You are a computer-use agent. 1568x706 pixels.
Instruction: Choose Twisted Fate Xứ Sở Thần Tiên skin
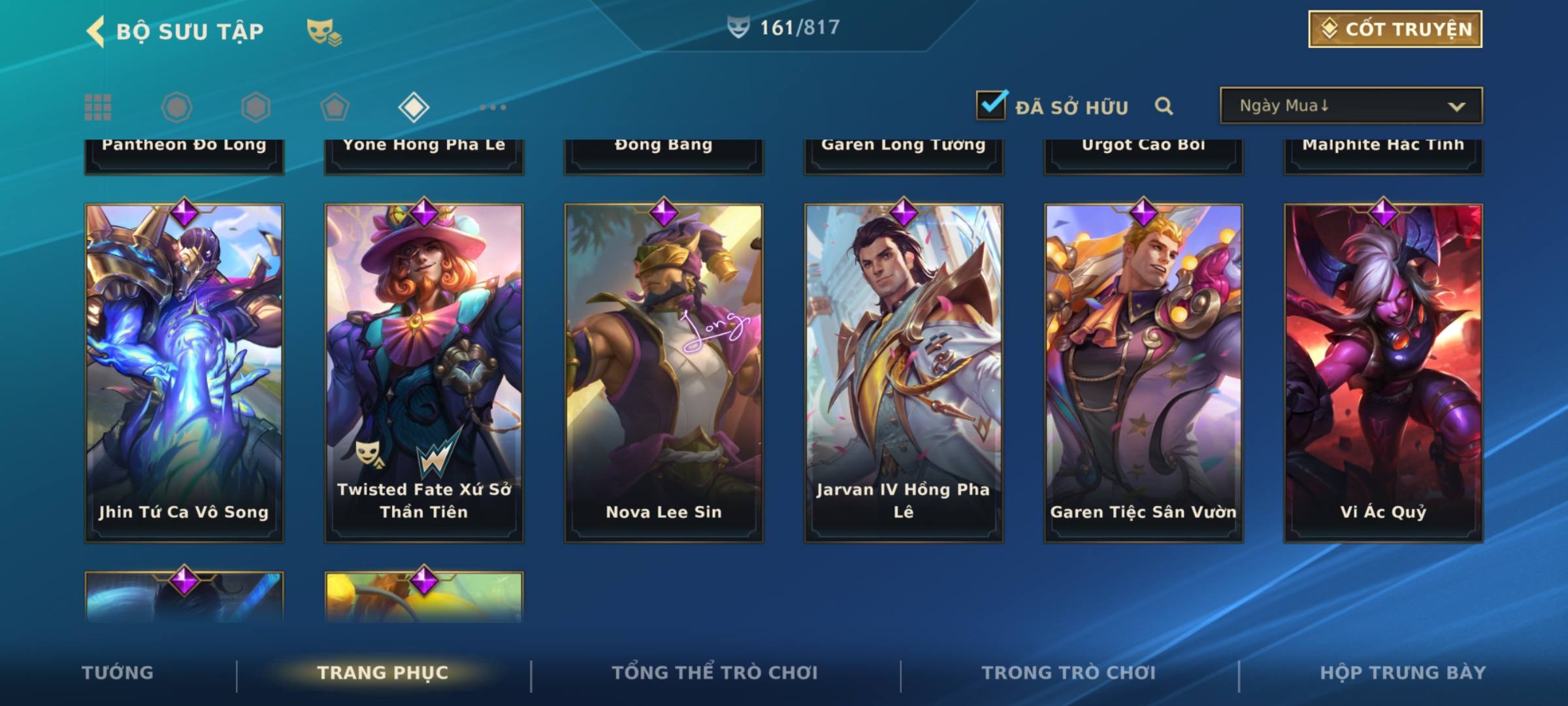pyautogui.click(x=424, y=373)
